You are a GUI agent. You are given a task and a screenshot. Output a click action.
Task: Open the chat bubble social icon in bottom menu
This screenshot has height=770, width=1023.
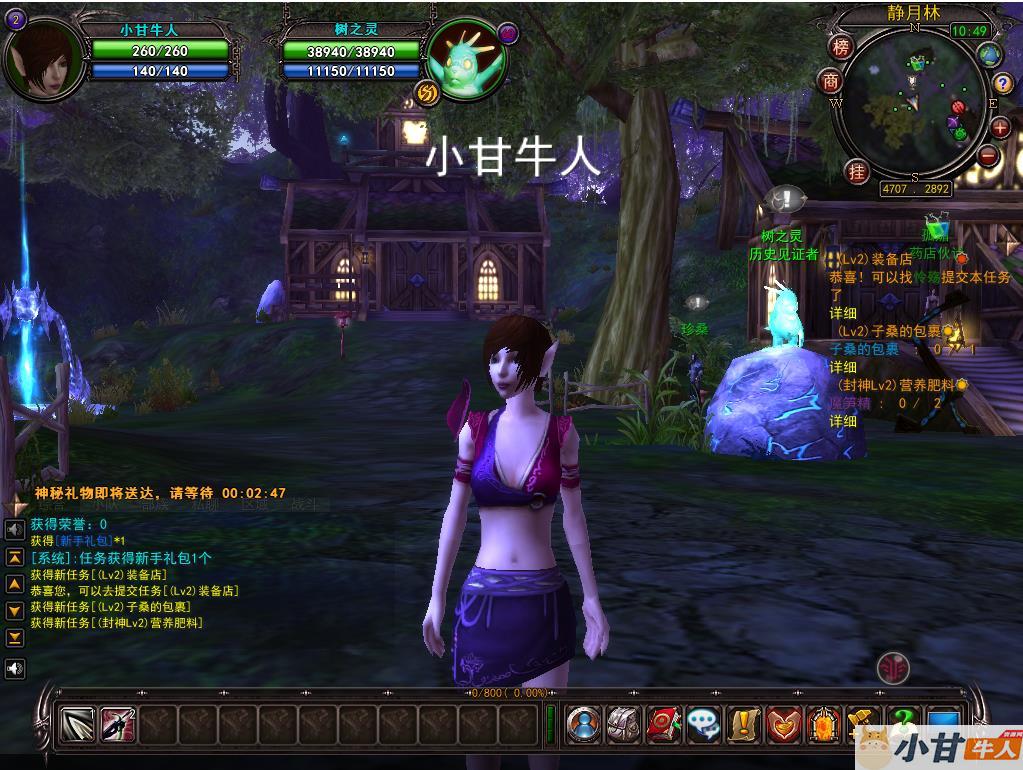click(704, 724)
